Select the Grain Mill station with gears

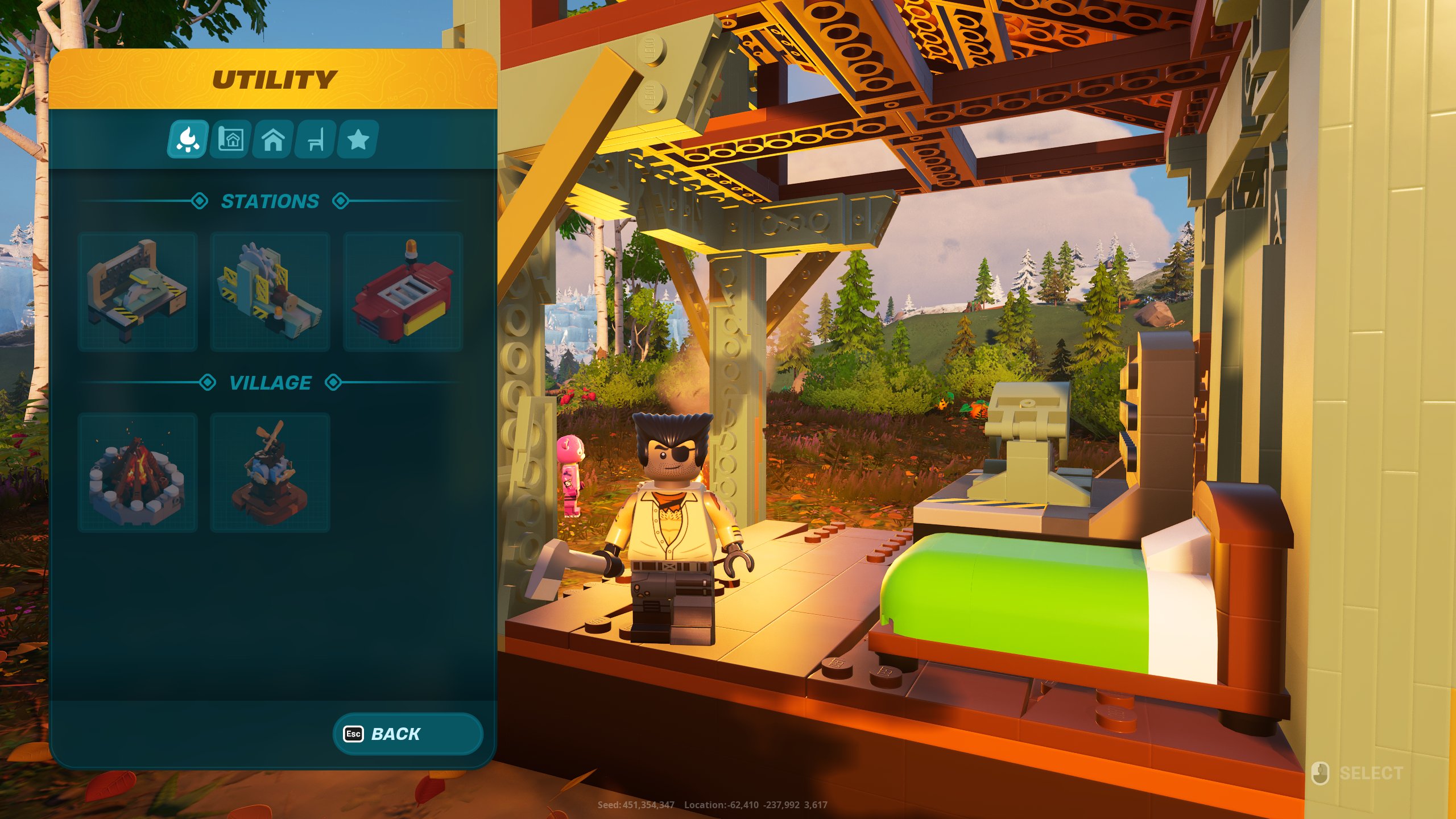point(270,290)
